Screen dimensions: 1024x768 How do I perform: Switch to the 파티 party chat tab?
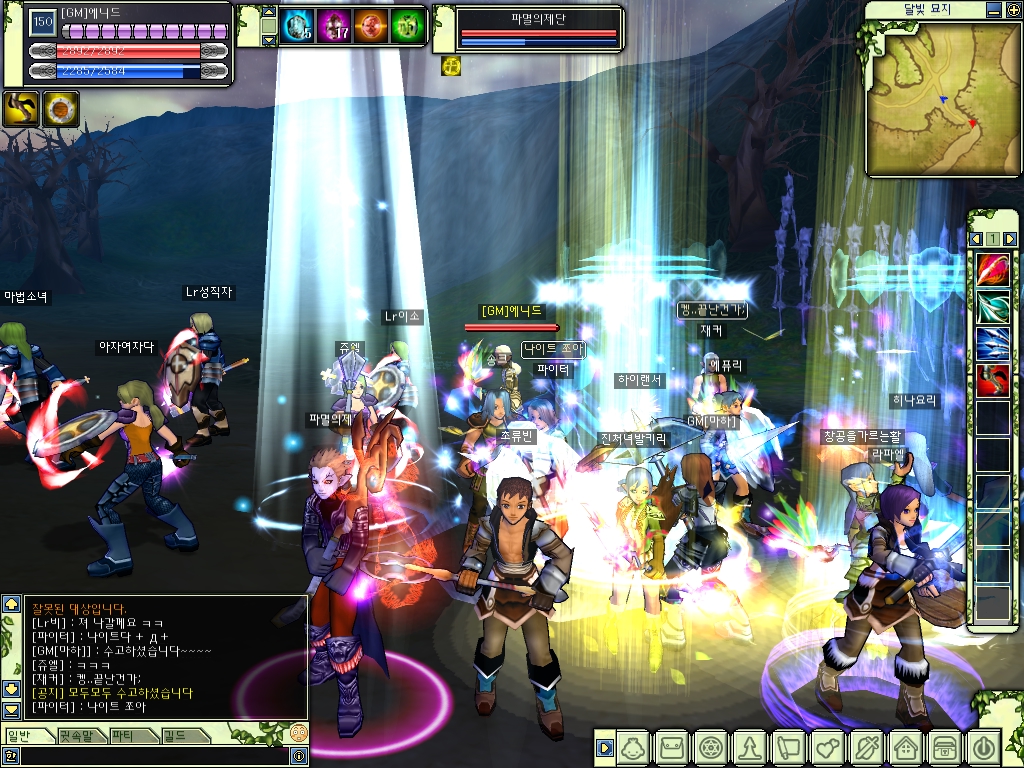click(x=124, y=736)
